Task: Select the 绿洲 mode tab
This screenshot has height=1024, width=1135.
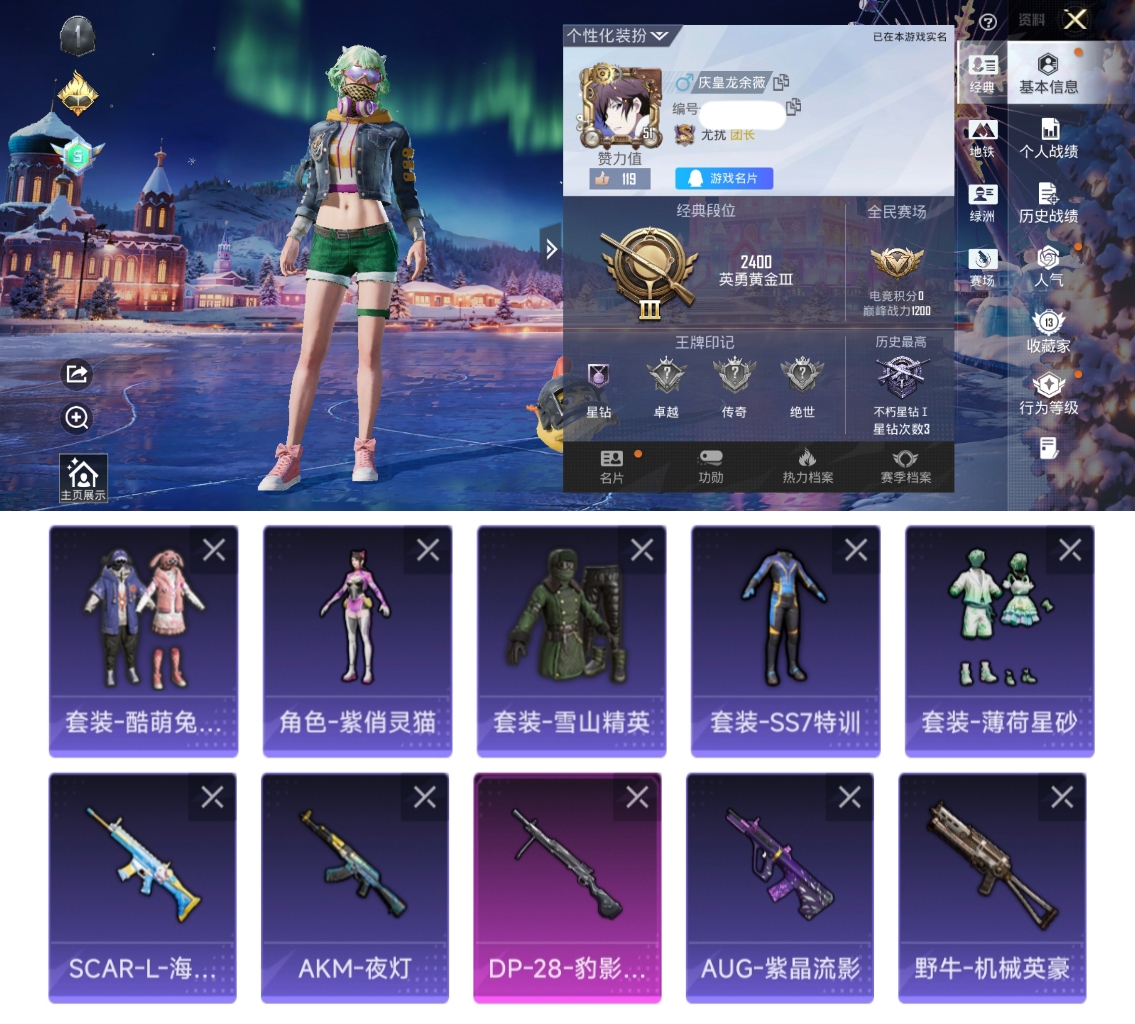Action: 982,203
